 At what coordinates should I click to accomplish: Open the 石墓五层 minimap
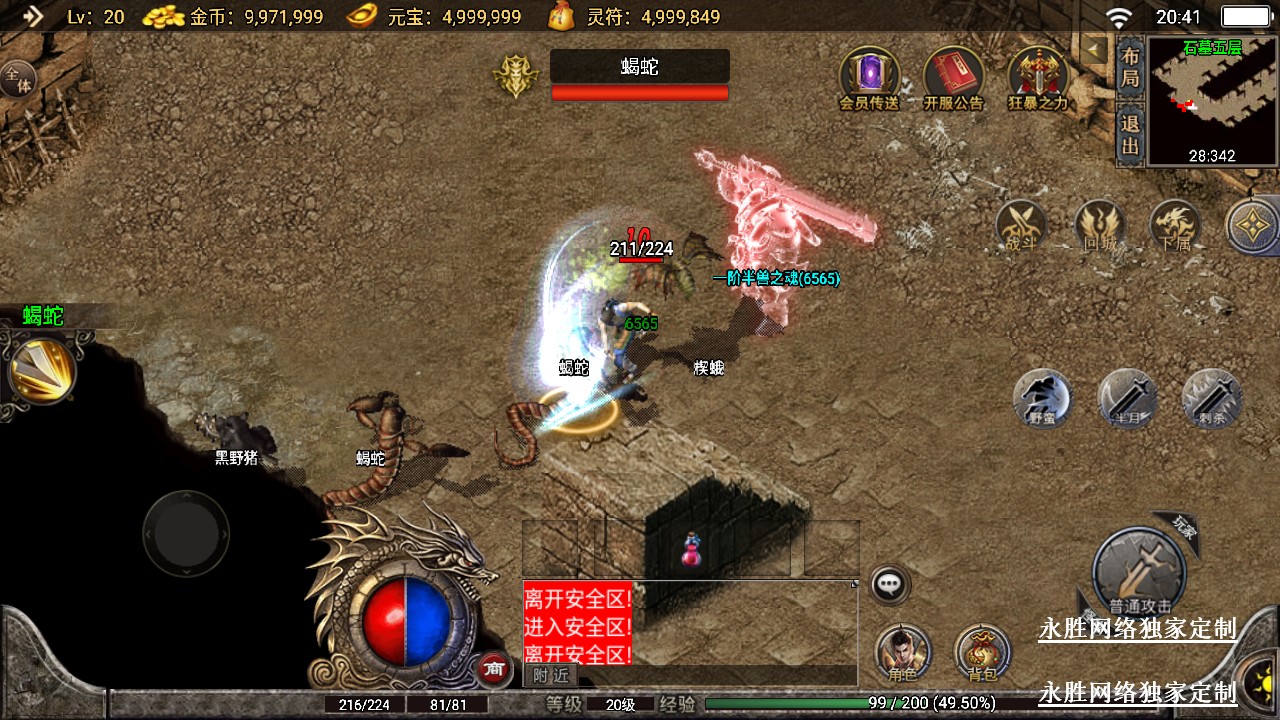pyautogui.click(x=1212, y=101)
